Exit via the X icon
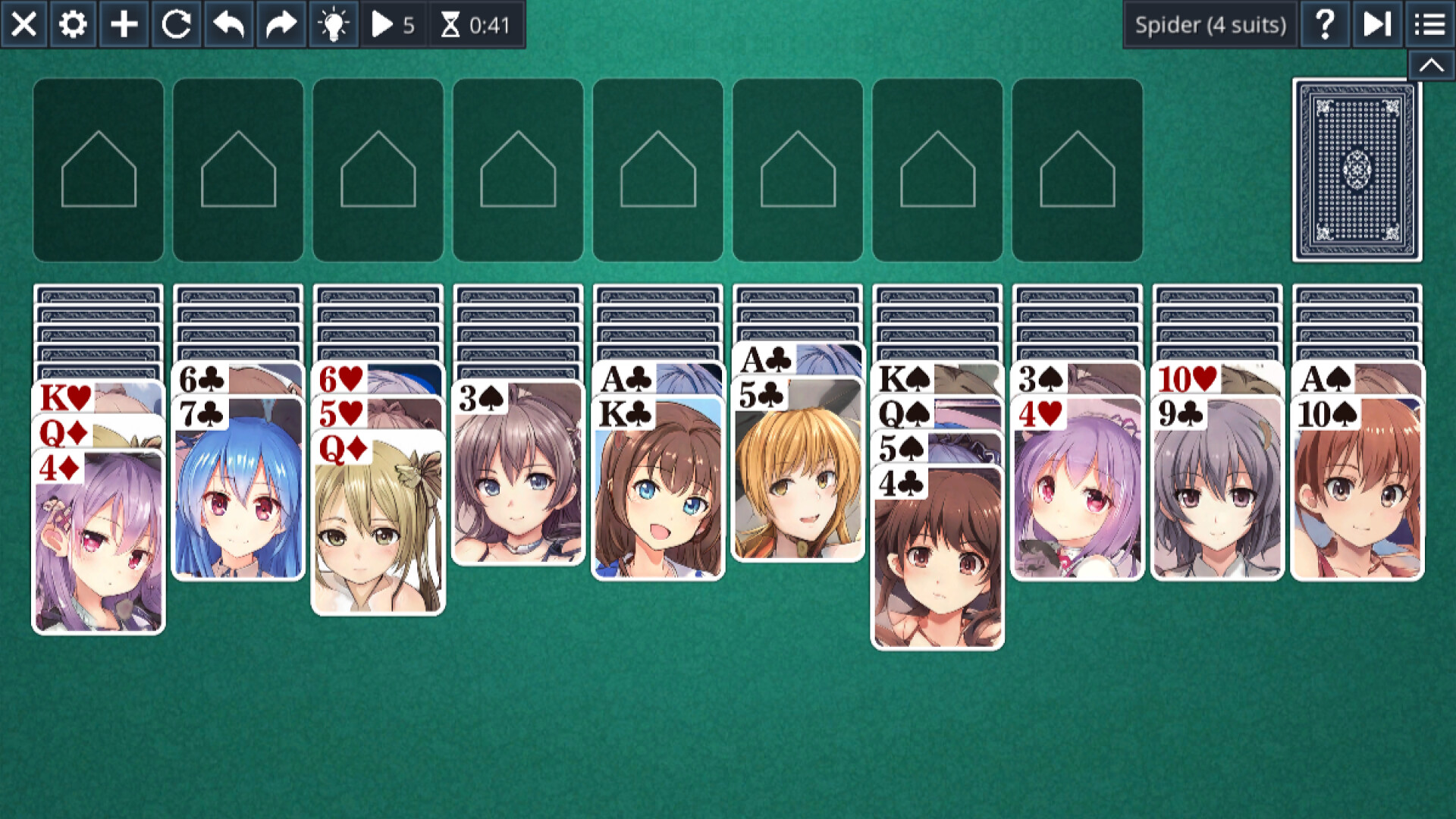 pyautogui.click(x=25, y=24)
